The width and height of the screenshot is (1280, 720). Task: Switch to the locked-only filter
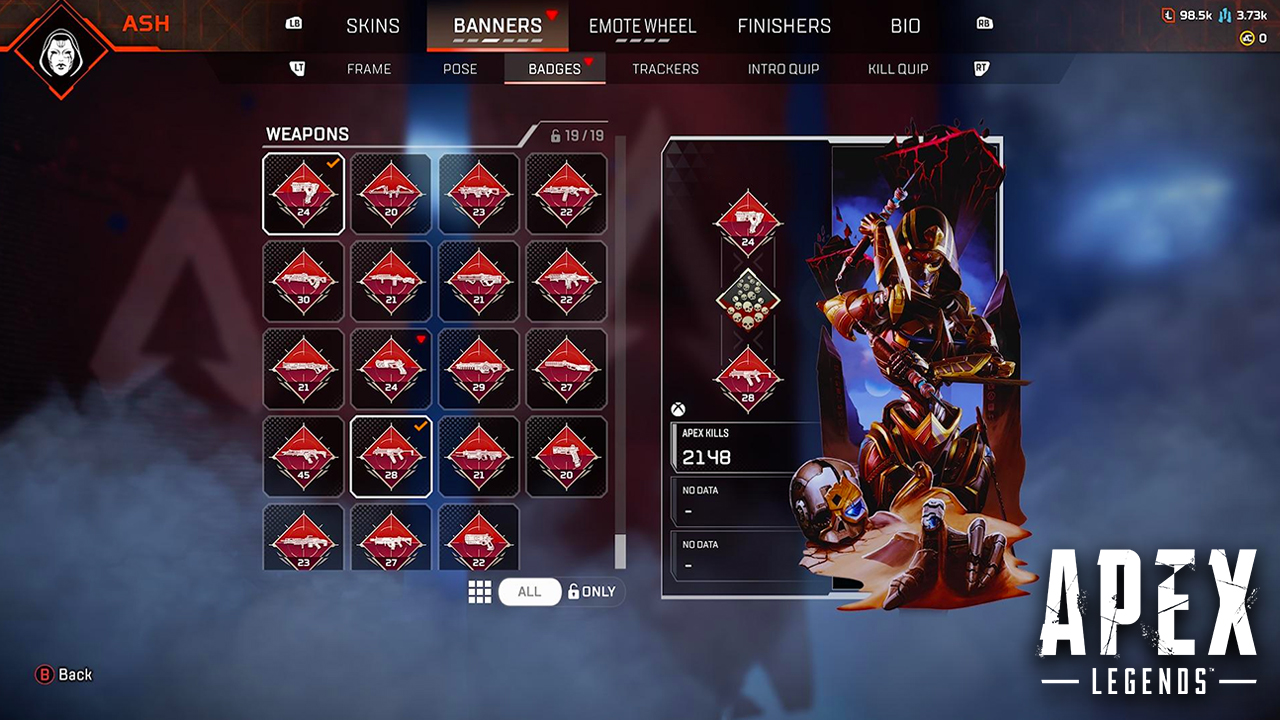tap(594, 591)
